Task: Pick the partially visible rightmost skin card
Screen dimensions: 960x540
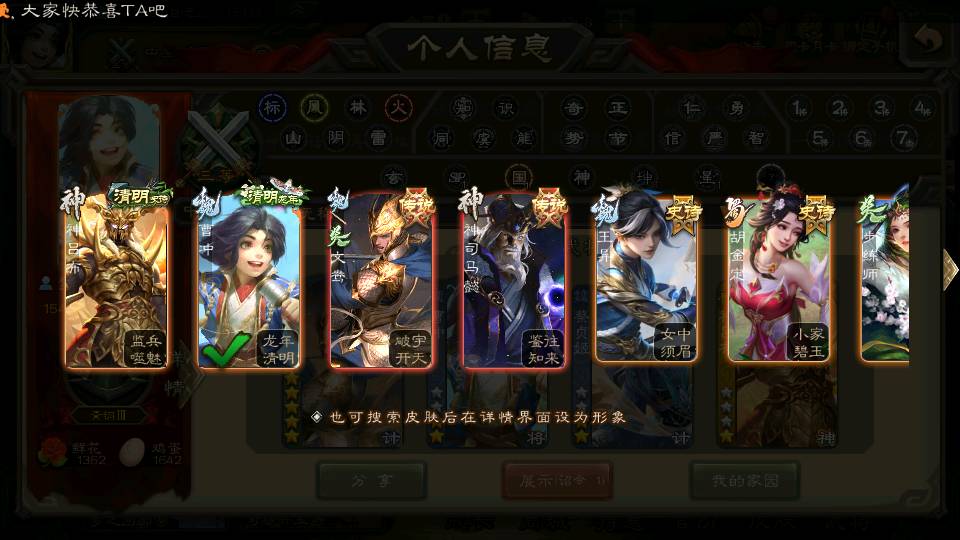Action: 886,280
